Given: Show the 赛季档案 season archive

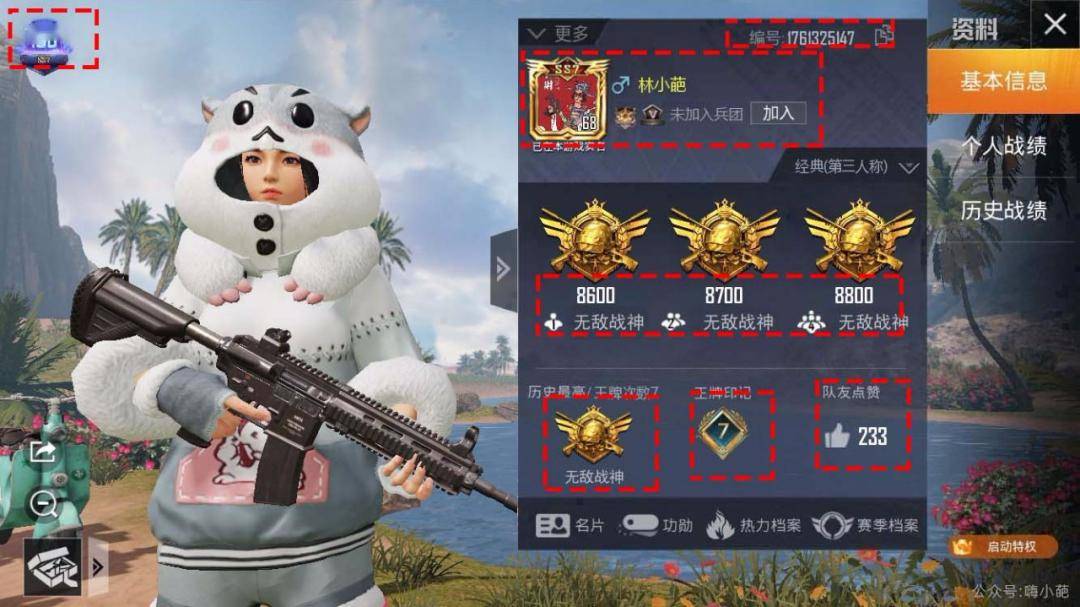Looking at the screenshot, I should click(866, 525).
